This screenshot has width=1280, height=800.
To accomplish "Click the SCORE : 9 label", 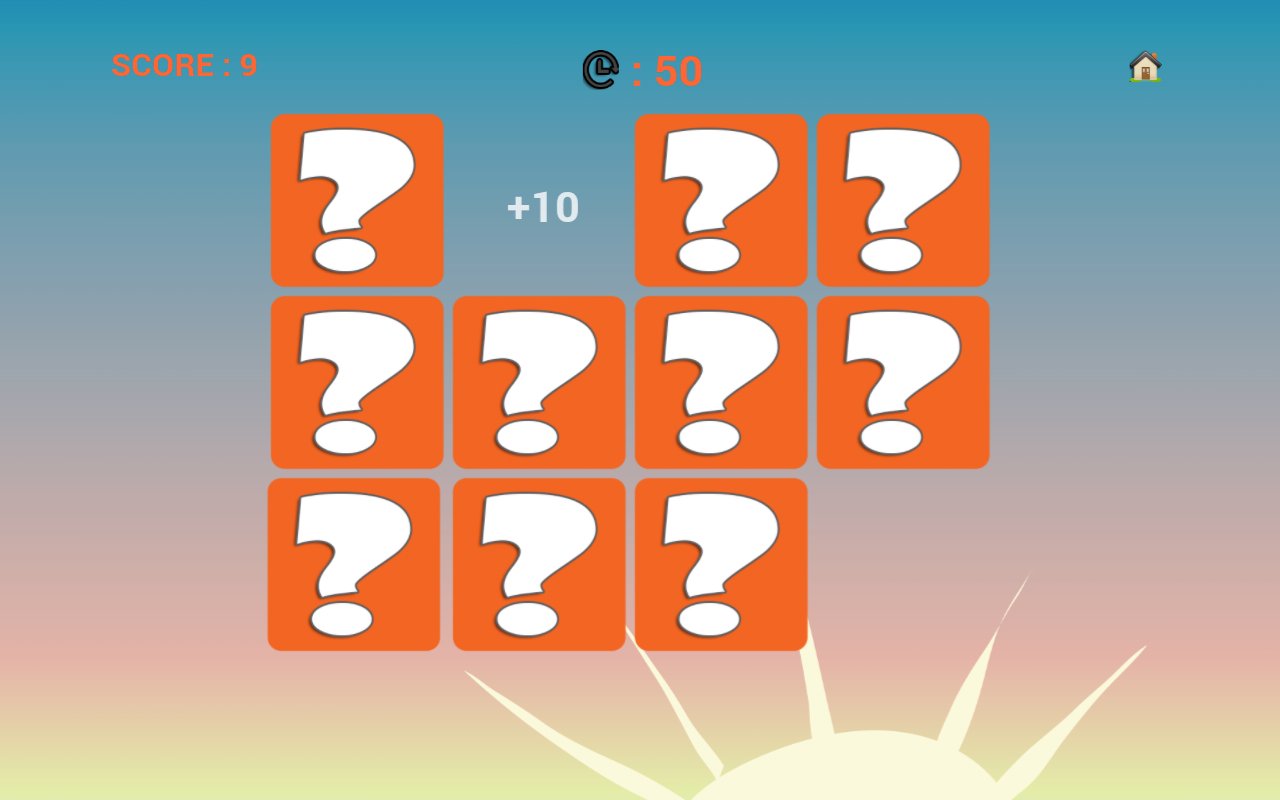I will click(185, 66).
